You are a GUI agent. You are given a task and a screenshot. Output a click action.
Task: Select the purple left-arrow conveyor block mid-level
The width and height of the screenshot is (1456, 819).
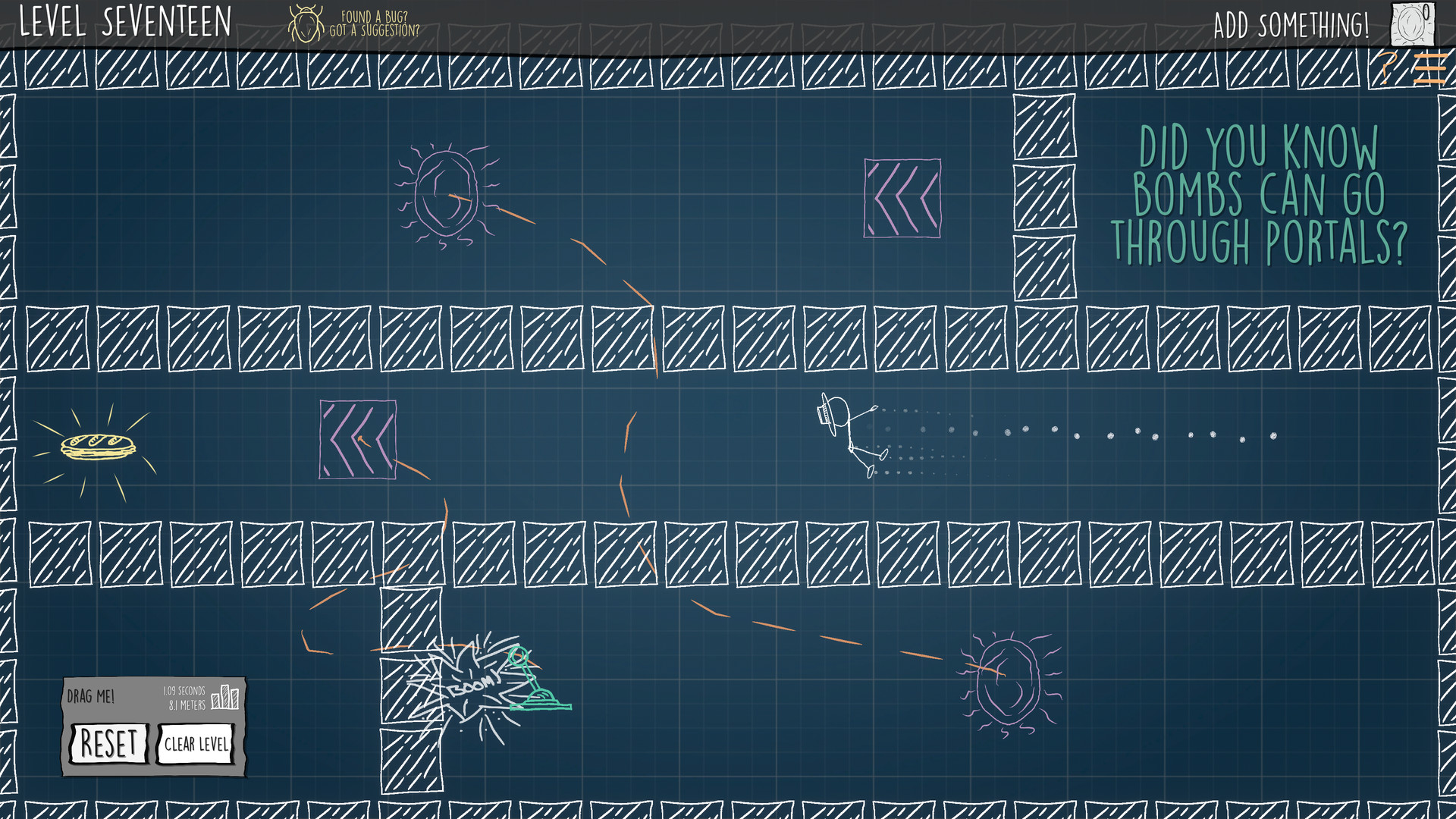pyautogui.click(x=358, y=438)
